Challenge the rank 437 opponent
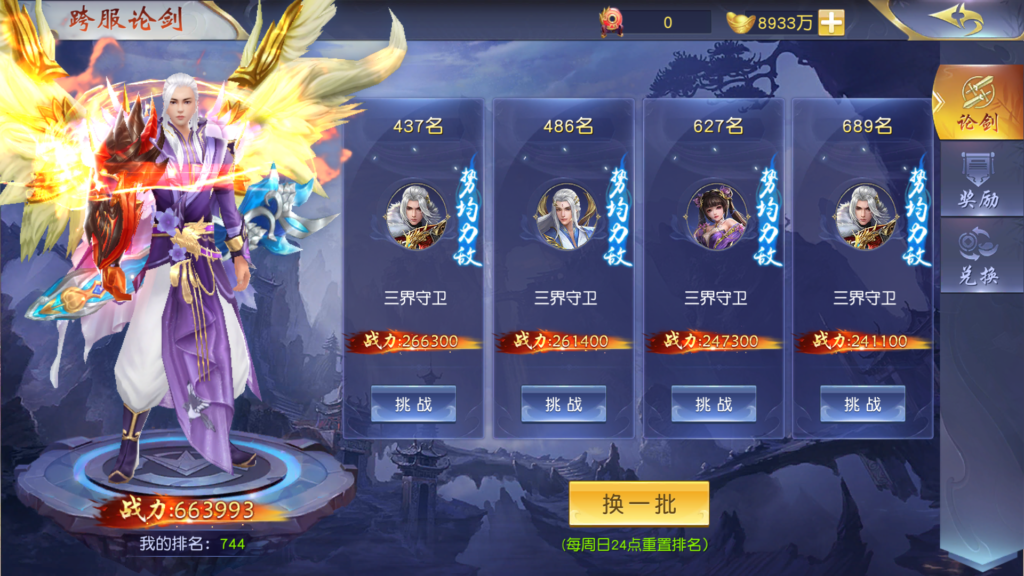This screenshot has width=1024, height=576. tap(413, 404)
